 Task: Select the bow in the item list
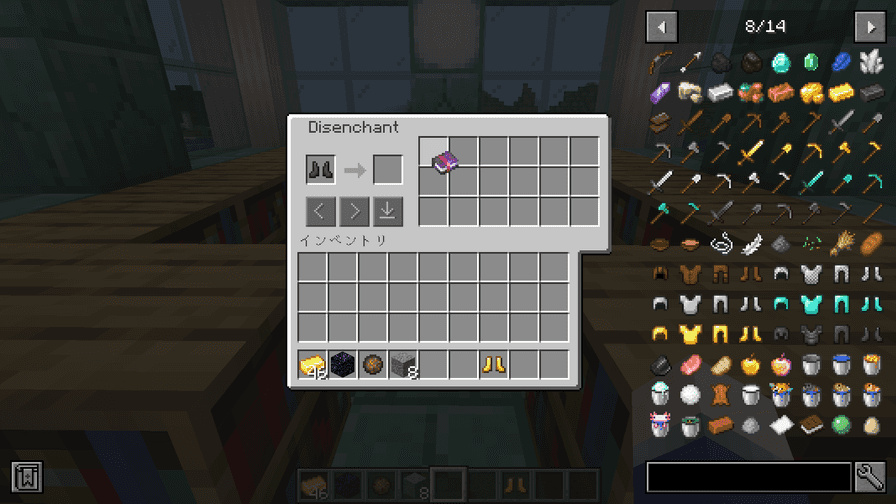(660, 63)
